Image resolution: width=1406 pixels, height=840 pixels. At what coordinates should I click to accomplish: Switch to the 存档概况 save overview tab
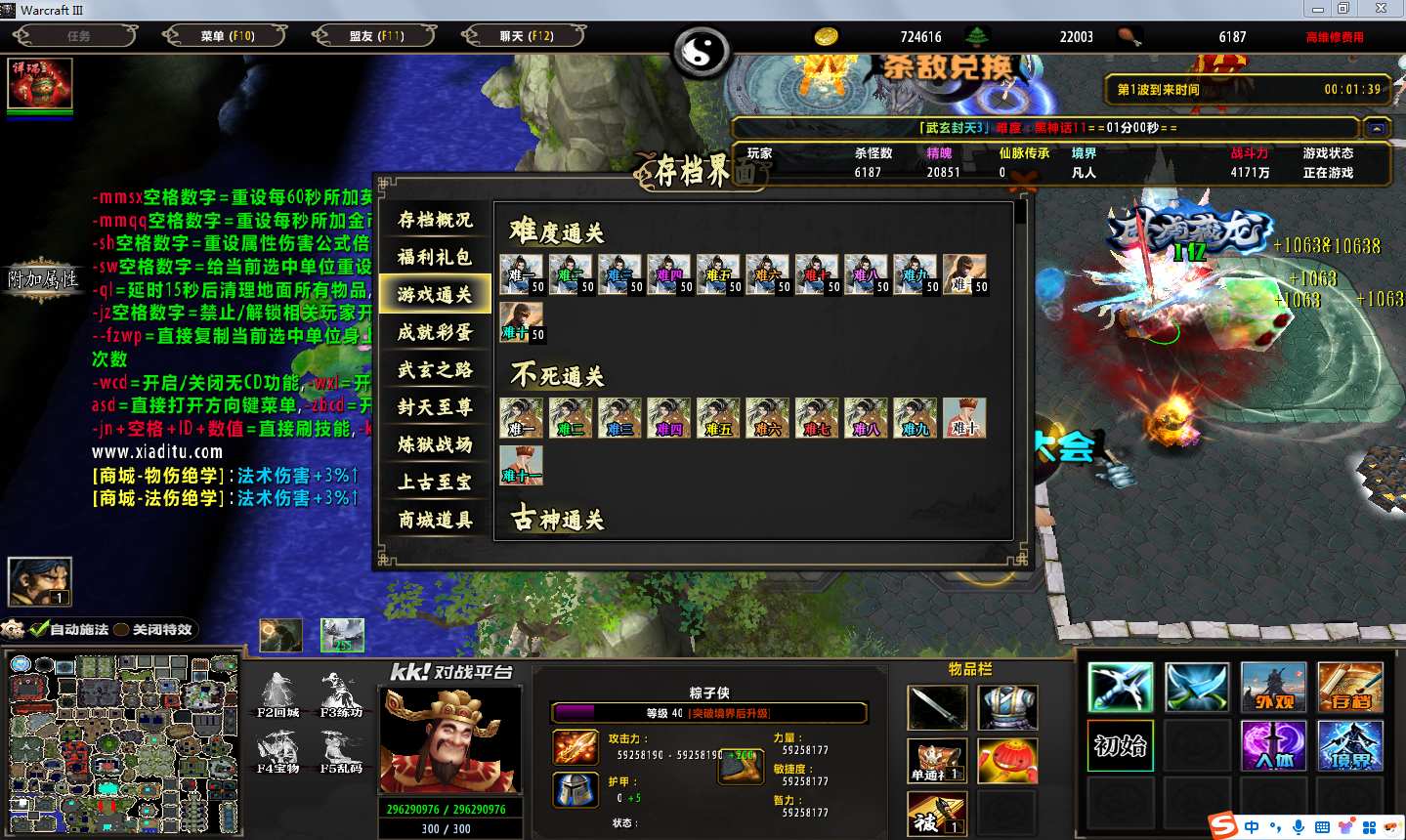click(x=435, y=220)
